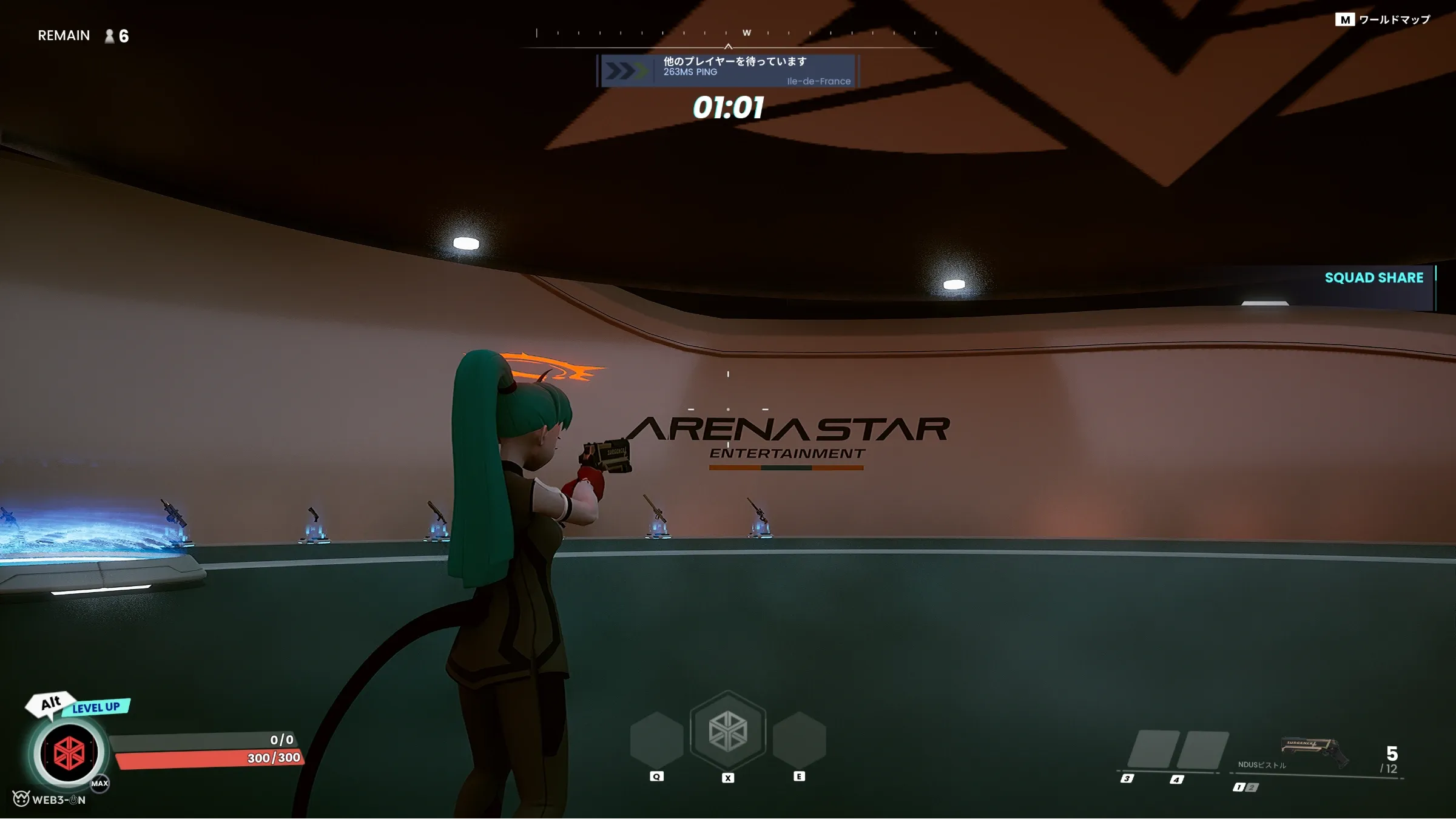Screen dimensions: 1456x819
Task: Open the Squad Share panel
Action: coord(1373,278)
